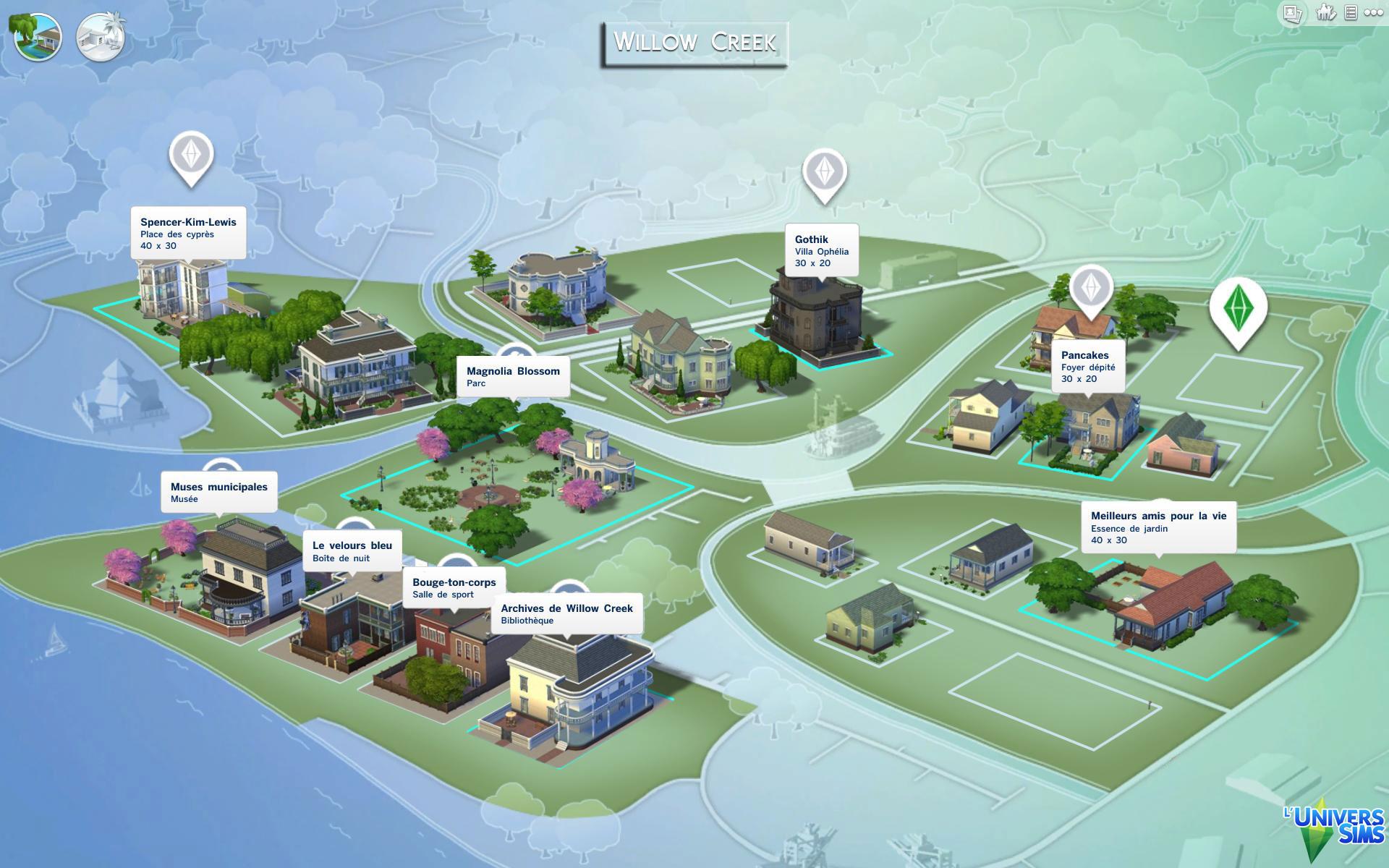The image size is (1389, 868).
Task: Click the plumbob pin above Gothik
Action: pyautogui.click(x=824, y=172)
